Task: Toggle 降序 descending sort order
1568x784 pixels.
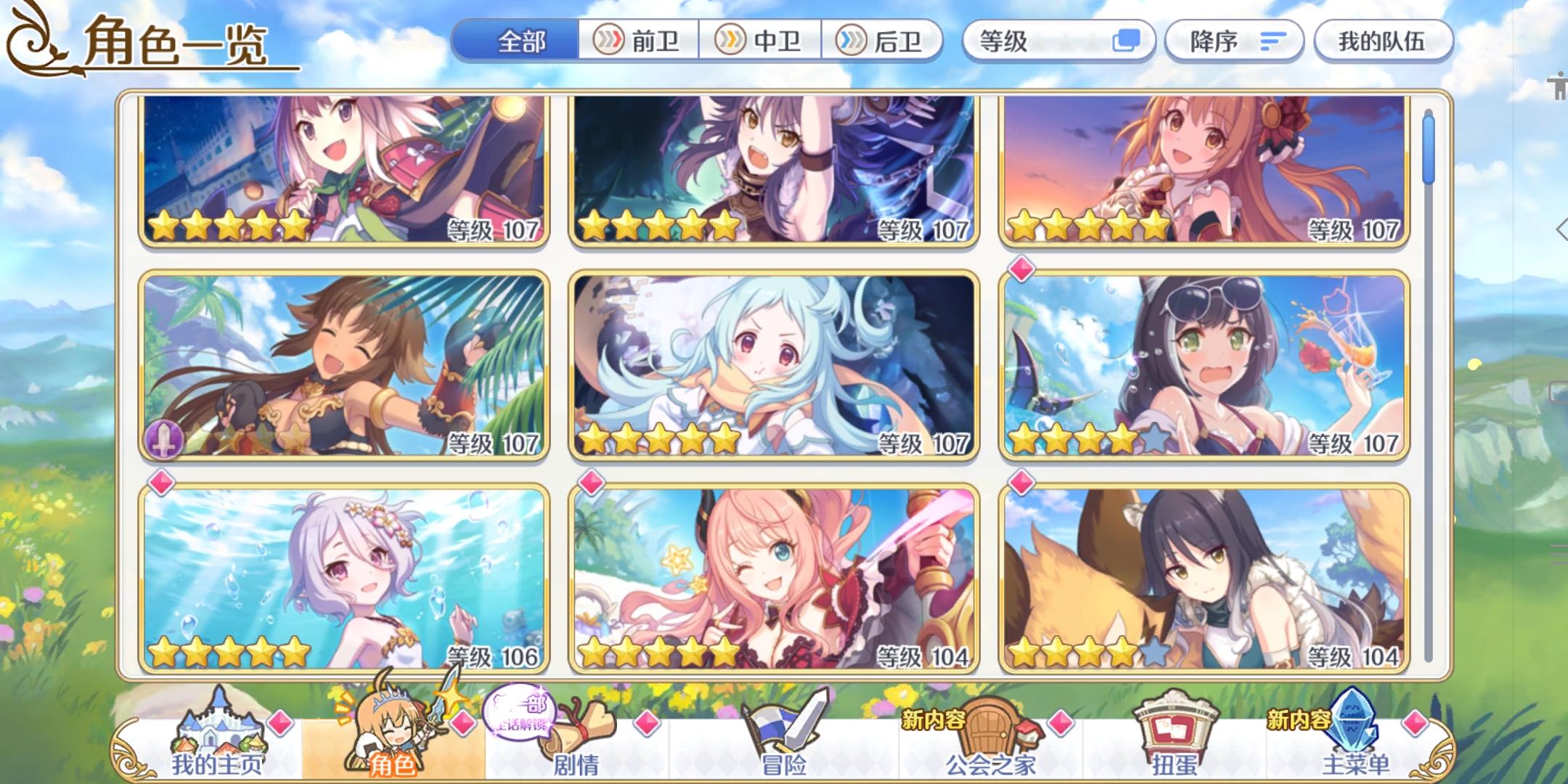Action: point(1233,41)
